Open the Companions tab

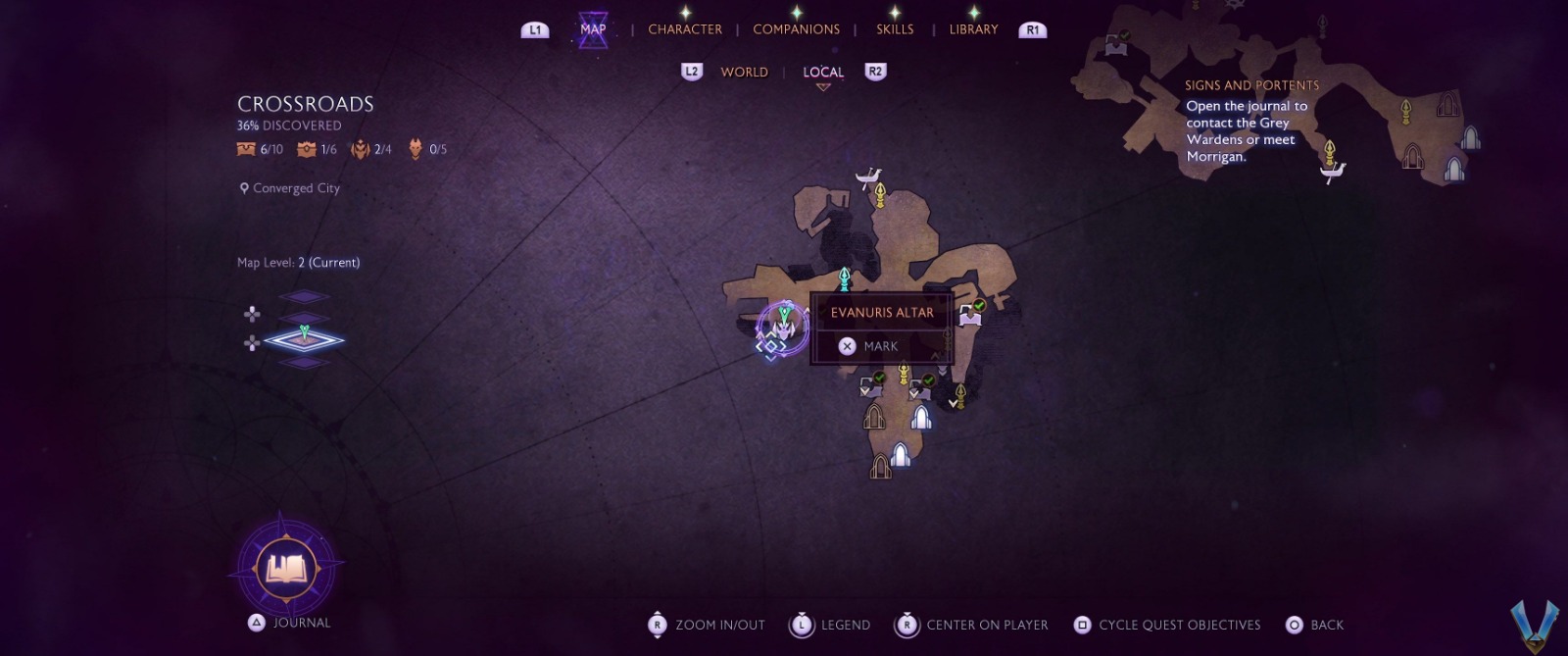[x=796, y=29]
